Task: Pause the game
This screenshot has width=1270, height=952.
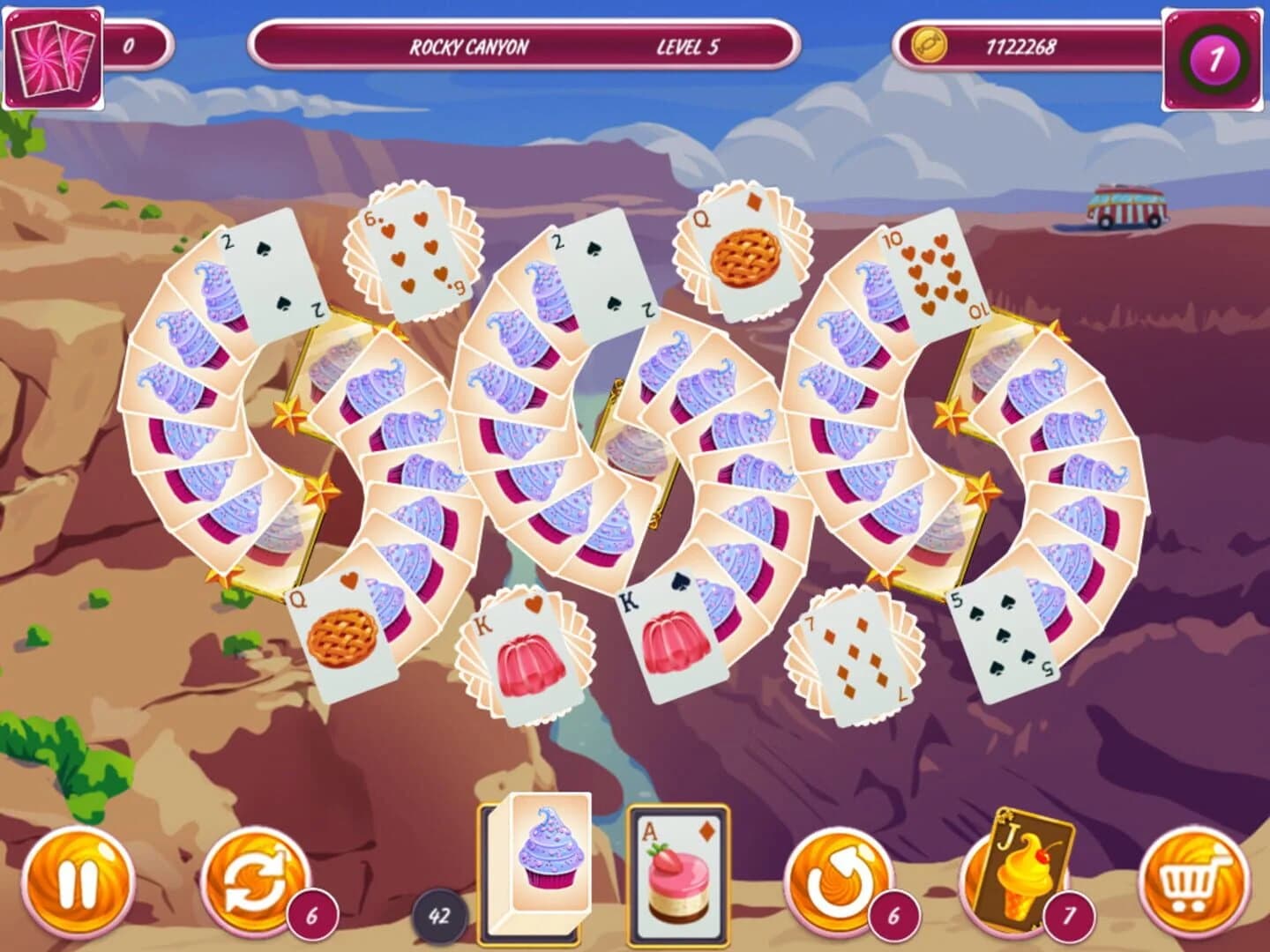Action: (76, 880)
